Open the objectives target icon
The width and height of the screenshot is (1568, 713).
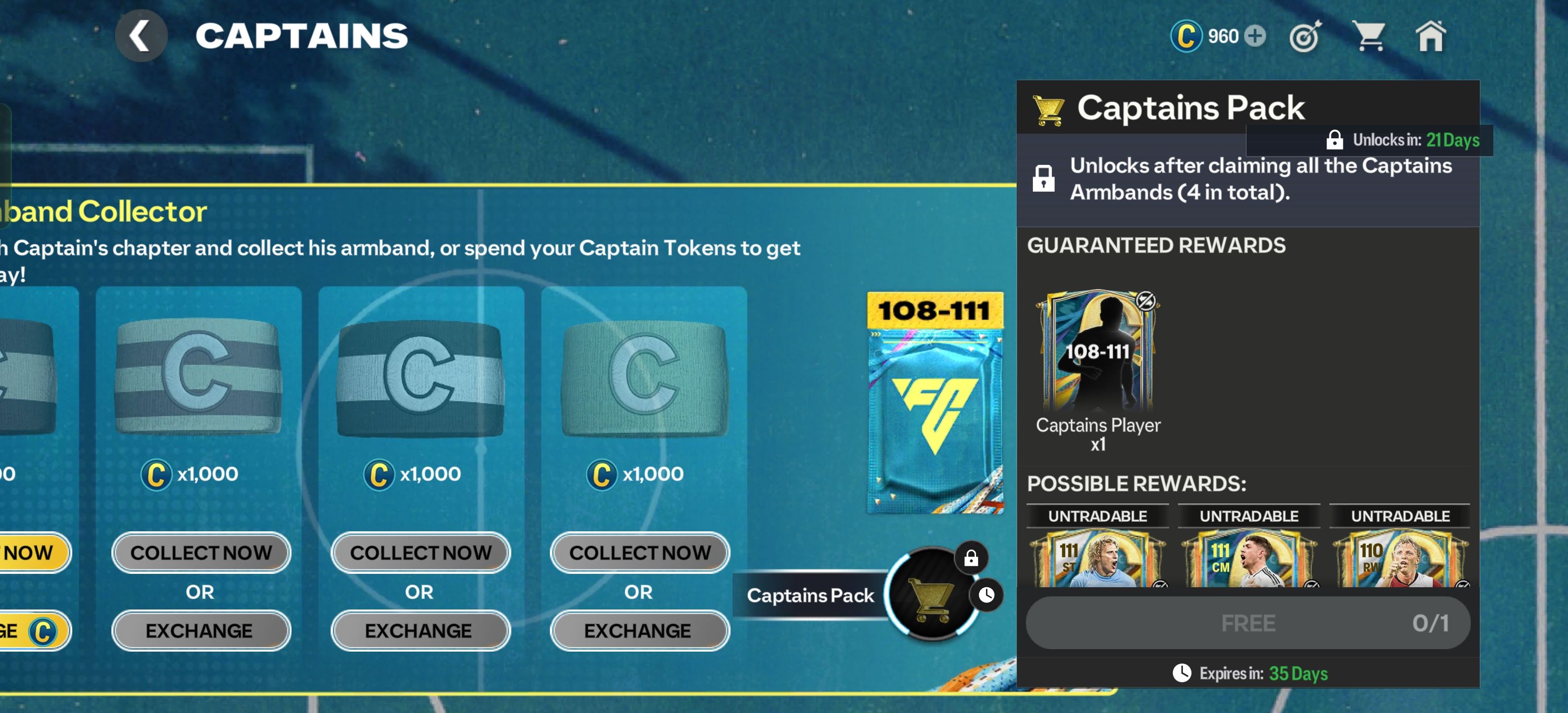[x=1305, y=37]
